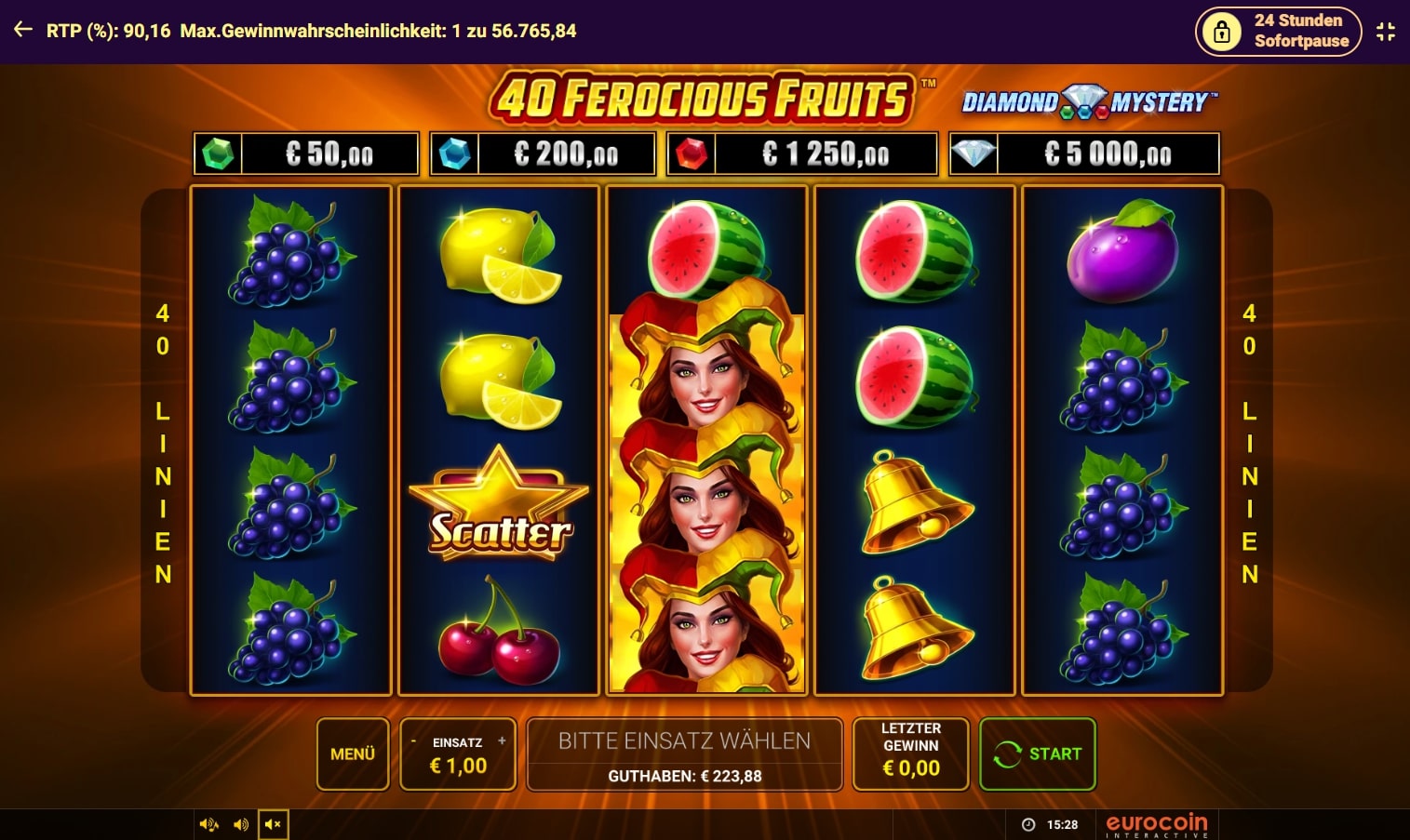
Task: Click the green gem prize icon
Action: (216, 153)
